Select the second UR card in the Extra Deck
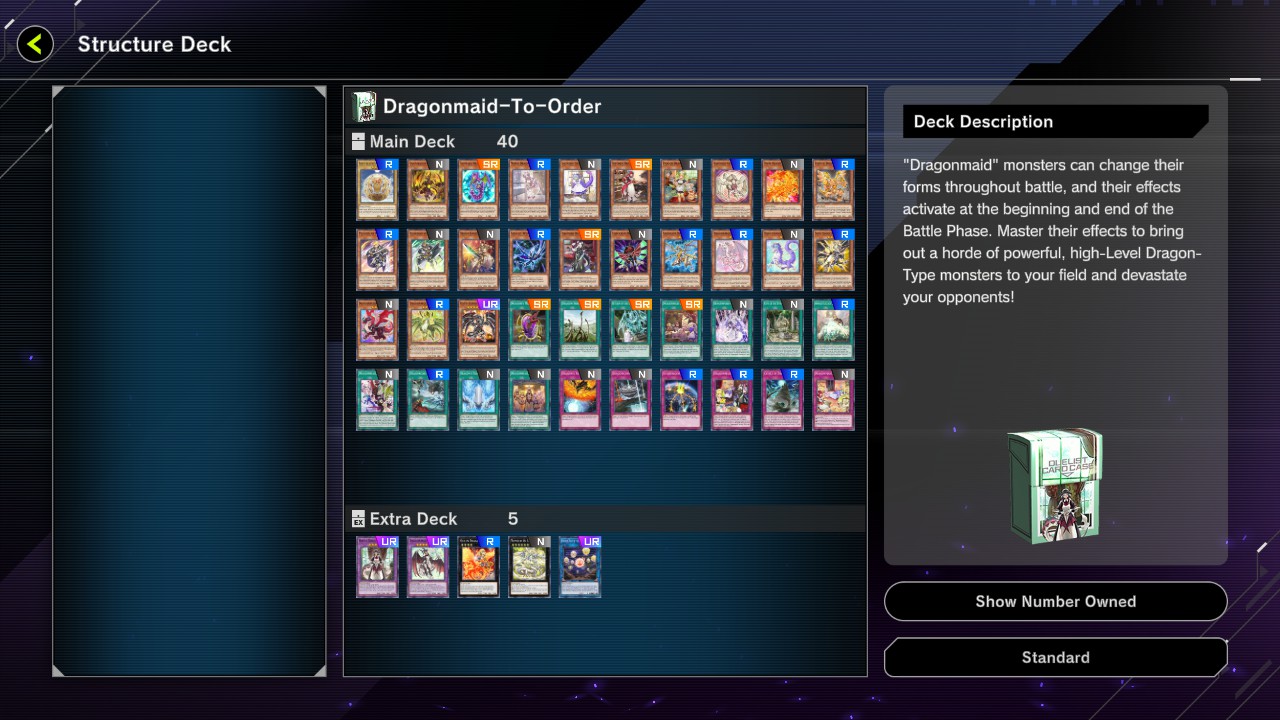This screenshot has height=720, width=1280. click(427, 567)
